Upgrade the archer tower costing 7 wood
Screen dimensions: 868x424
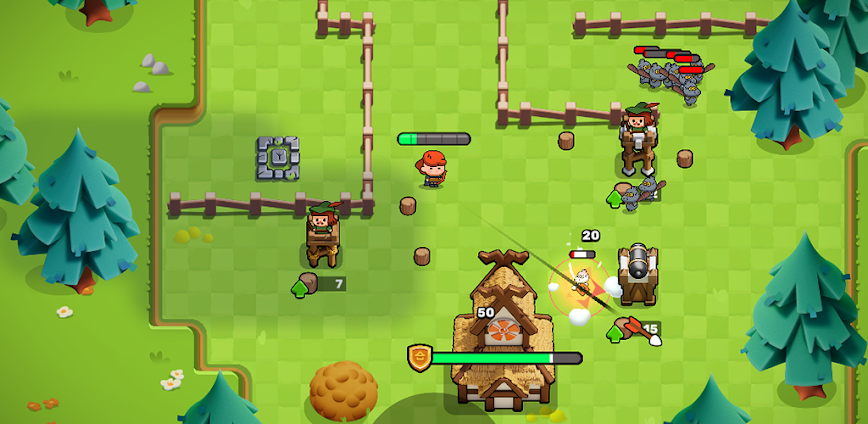(300, 288)
